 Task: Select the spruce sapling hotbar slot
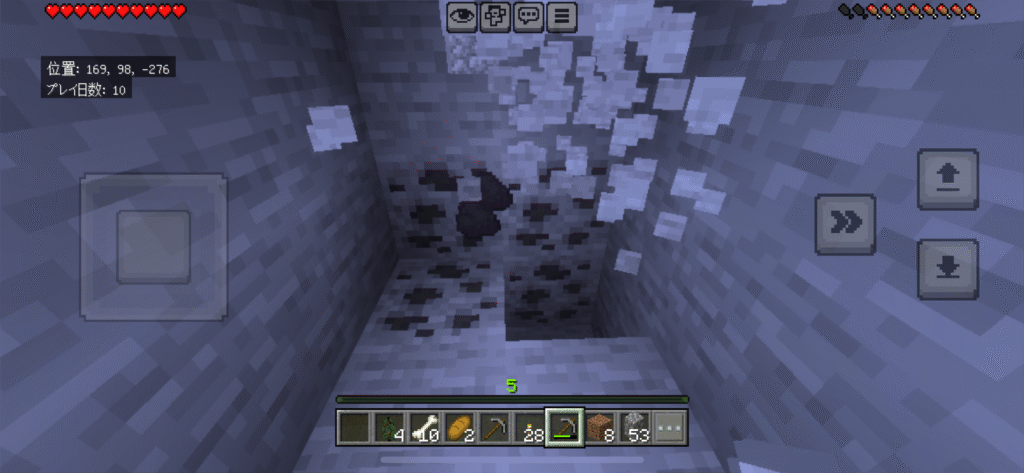point(389,428)
